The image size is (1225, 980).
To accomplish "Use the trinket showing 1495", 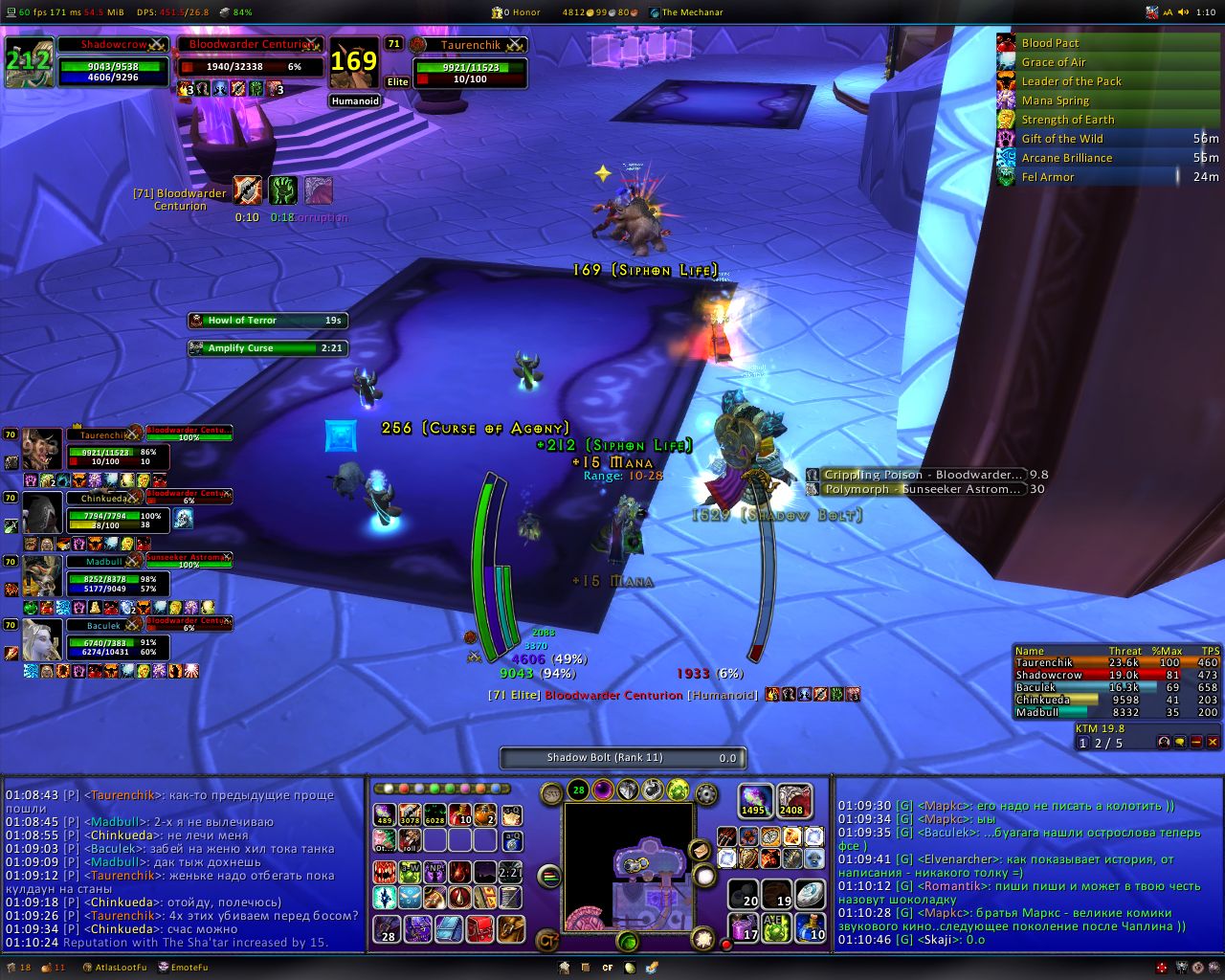I will (x=754, y=801).
